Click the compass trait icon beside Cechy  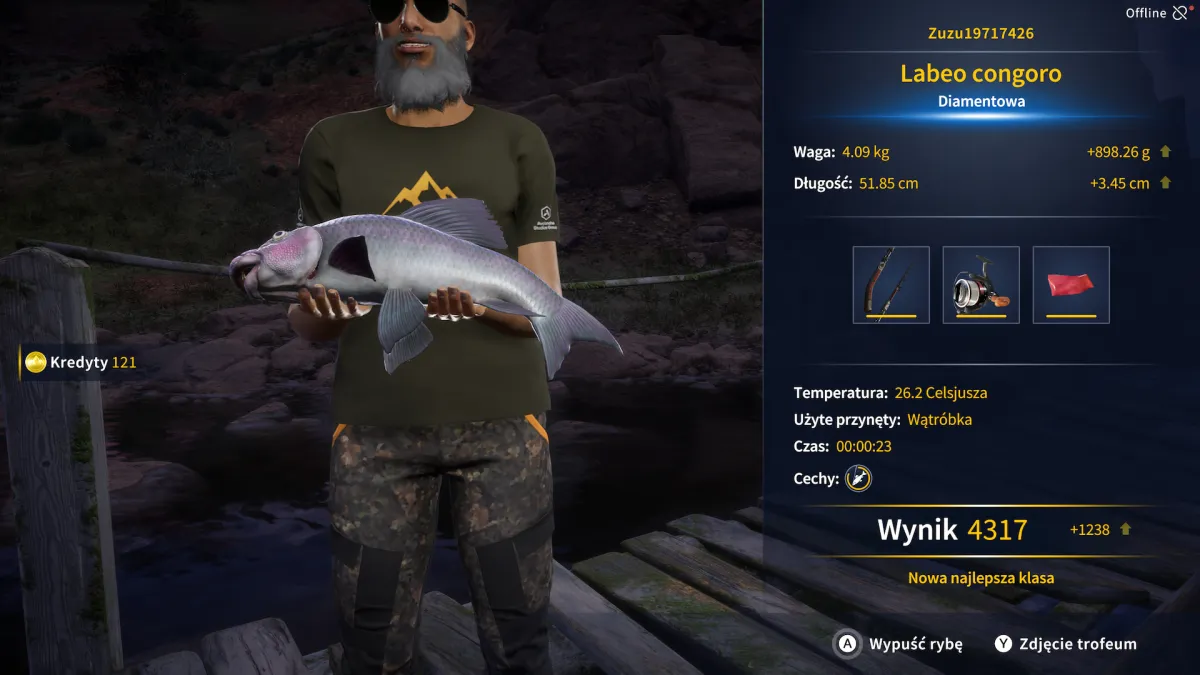click(x=858, y=479)
